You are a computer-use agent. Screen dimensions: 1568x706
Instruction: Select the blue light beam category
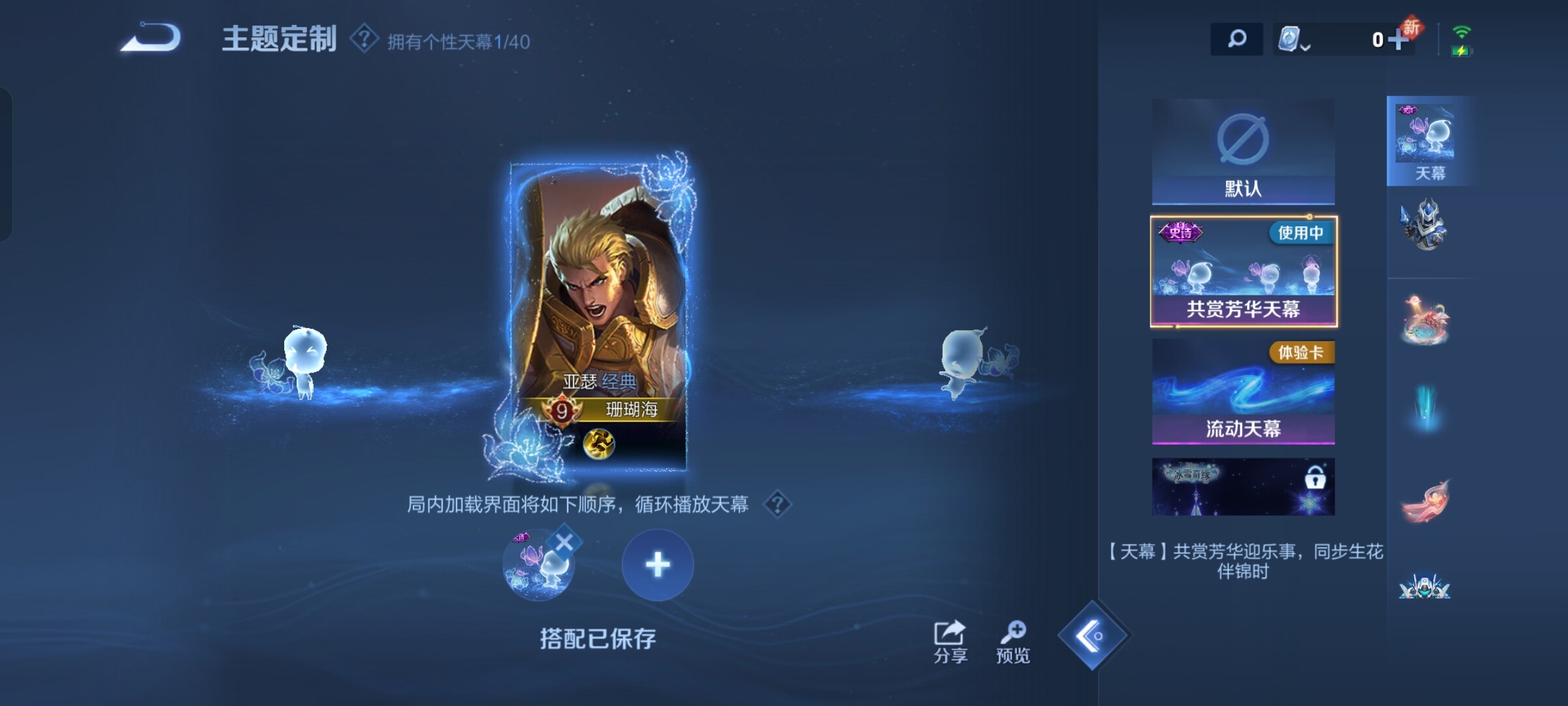1424,409
